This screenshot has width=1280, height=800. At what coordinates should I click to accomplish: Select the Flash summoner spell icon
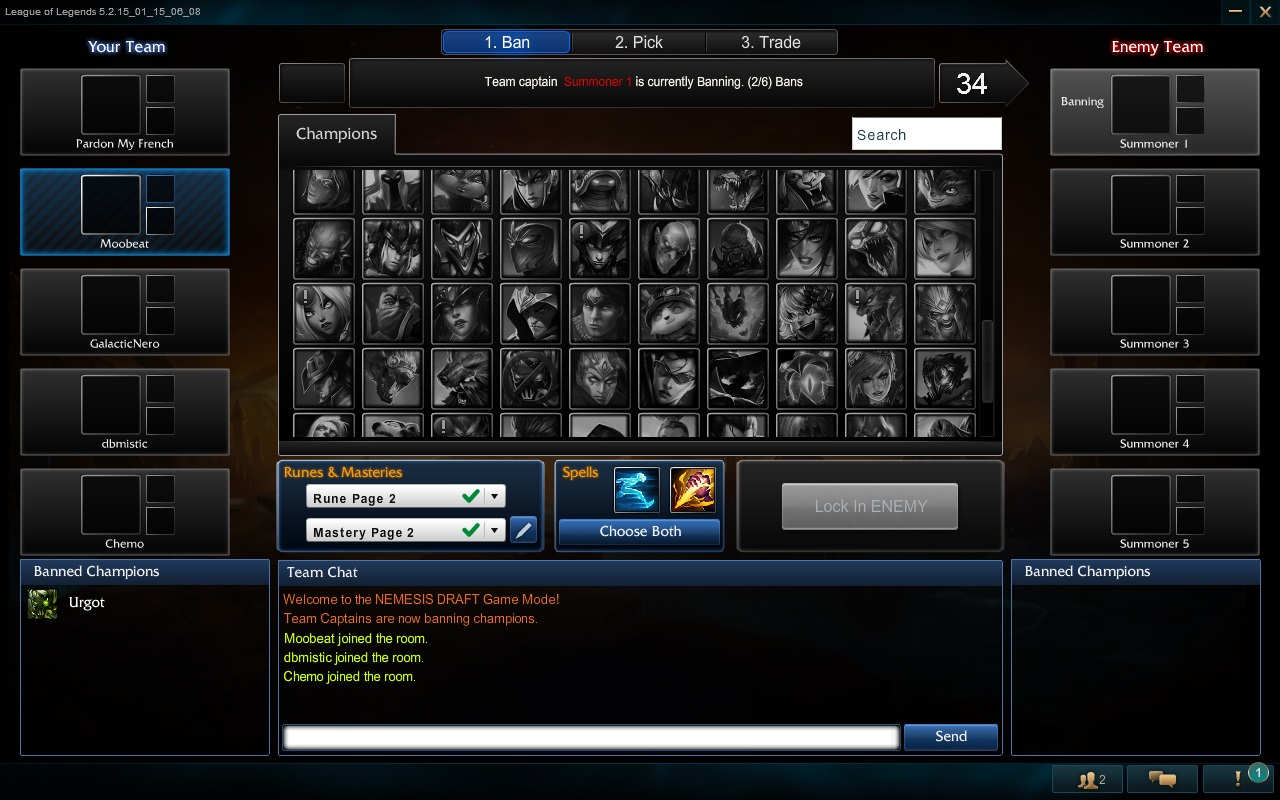637,490
